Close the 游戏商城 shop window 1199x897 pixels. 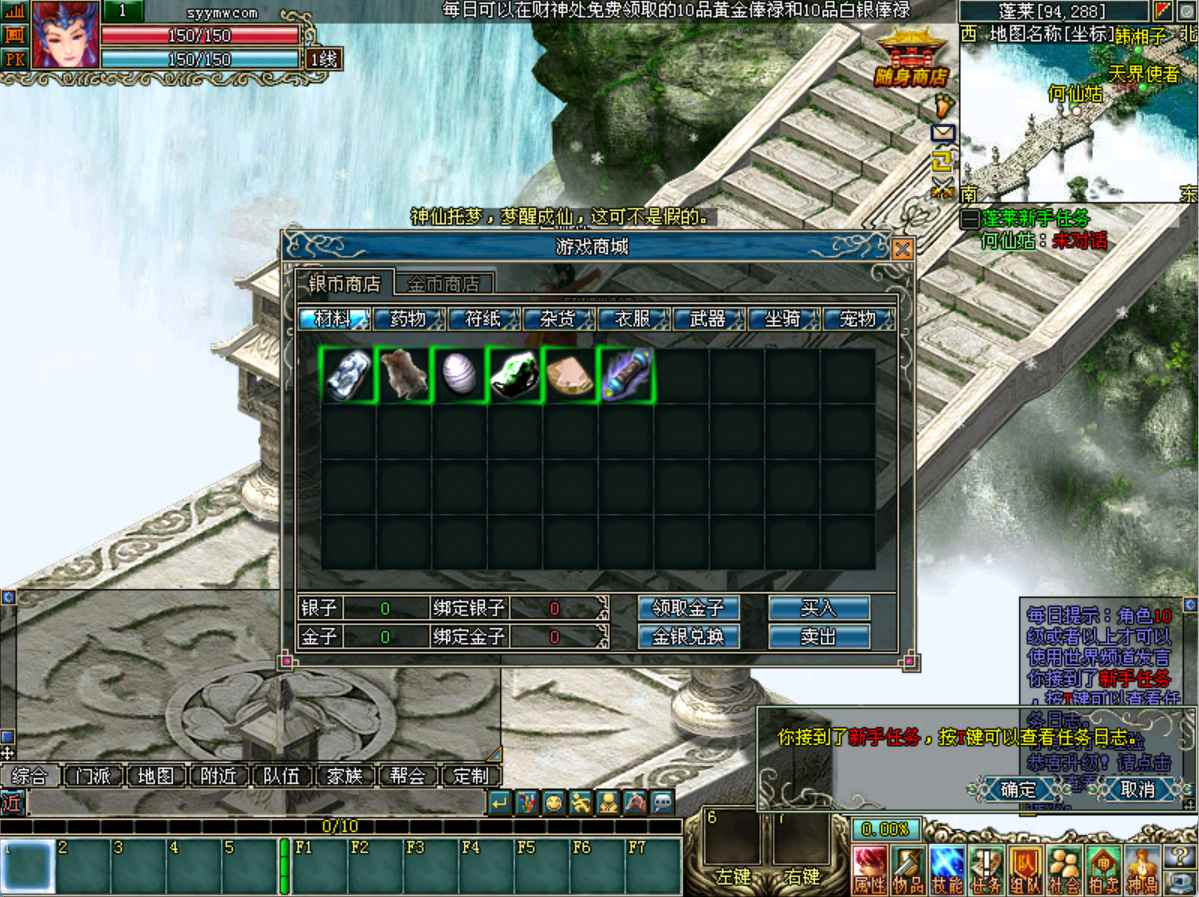pos(902,249)
